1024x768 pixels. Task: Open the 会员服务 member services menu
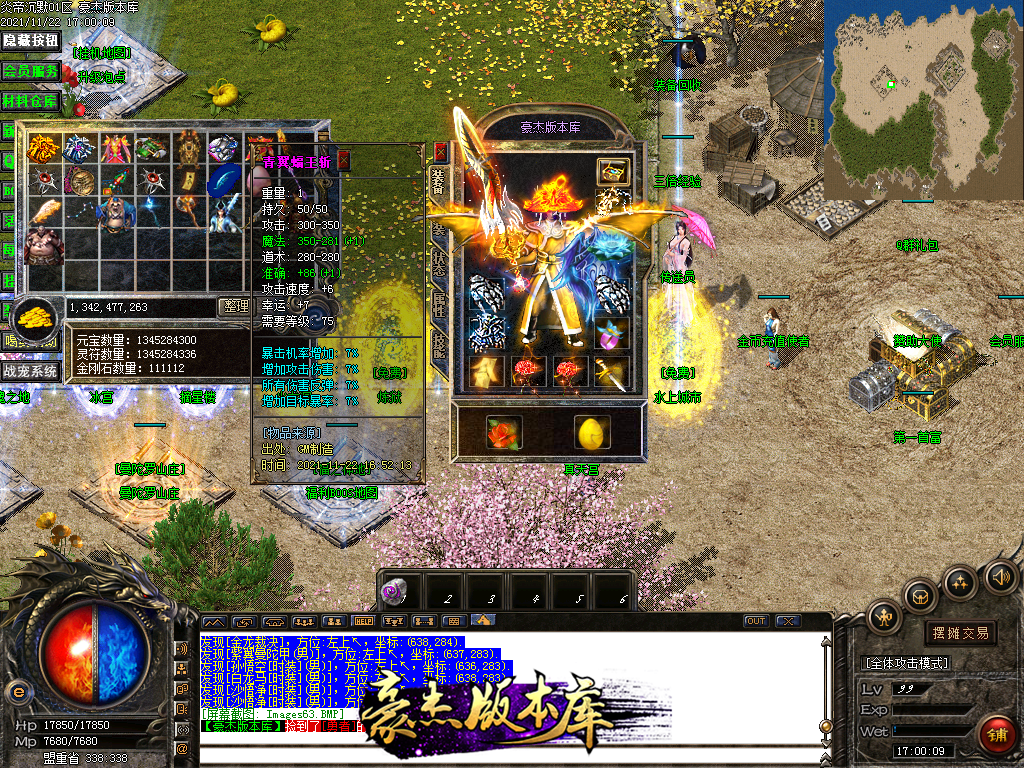click(x=31, y=71)
